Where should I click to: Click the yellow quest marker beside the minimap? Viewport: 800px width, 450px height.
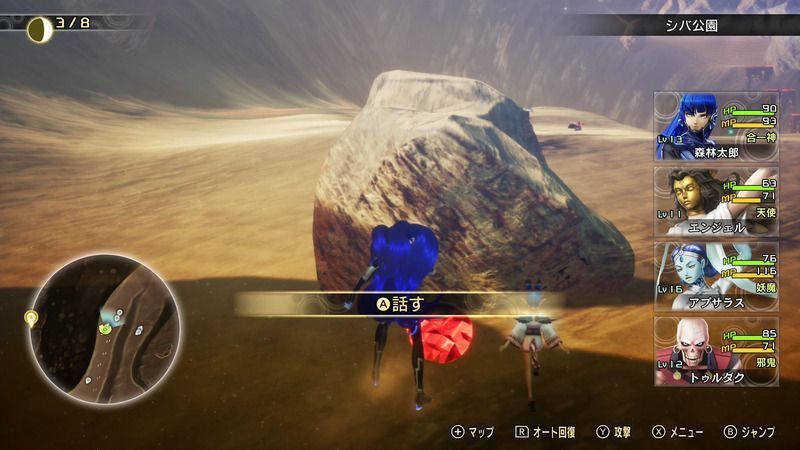tap(31, 318)
